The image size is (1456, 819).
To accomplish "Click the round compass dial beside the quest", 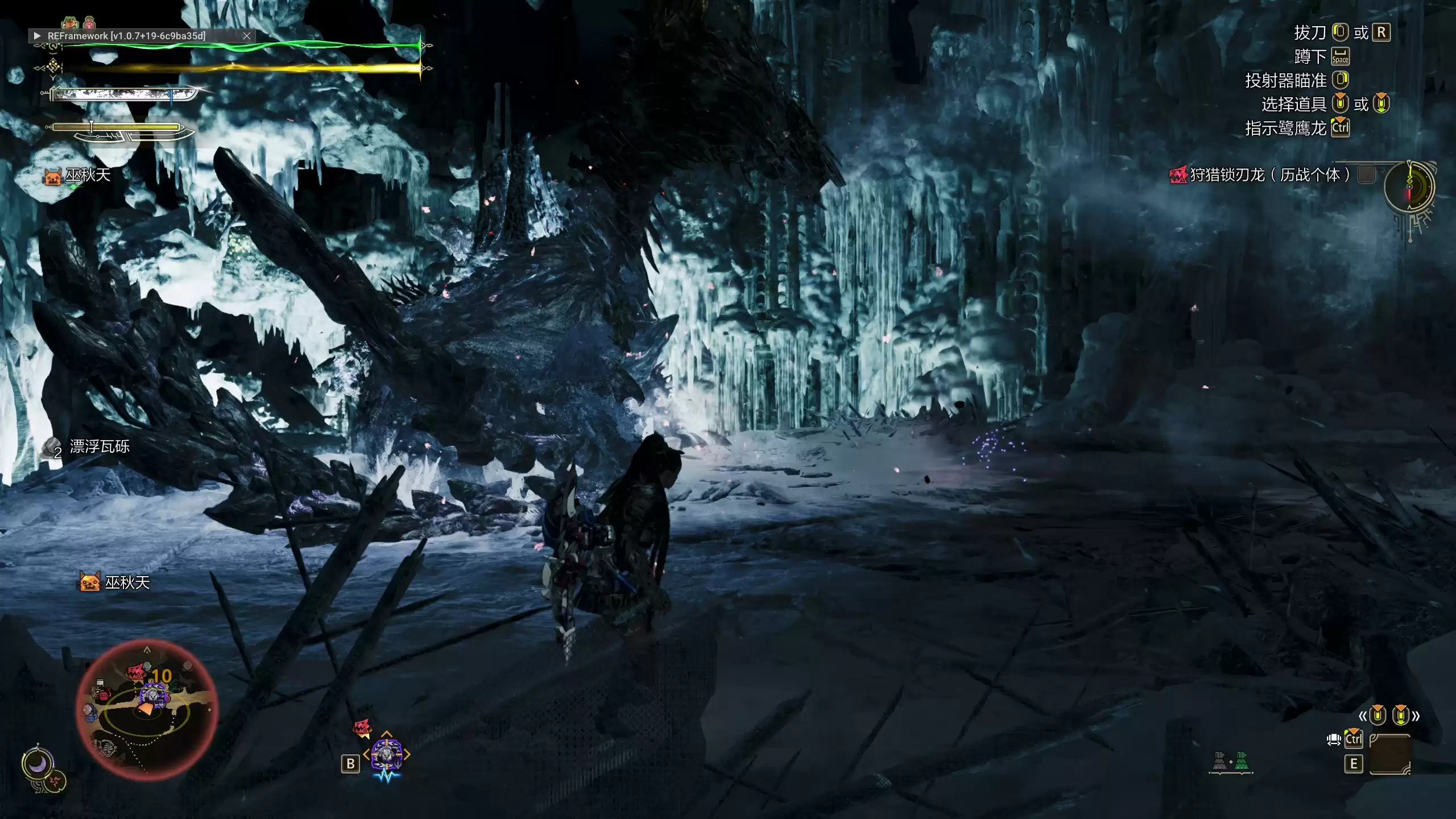I will (1409, 187).
